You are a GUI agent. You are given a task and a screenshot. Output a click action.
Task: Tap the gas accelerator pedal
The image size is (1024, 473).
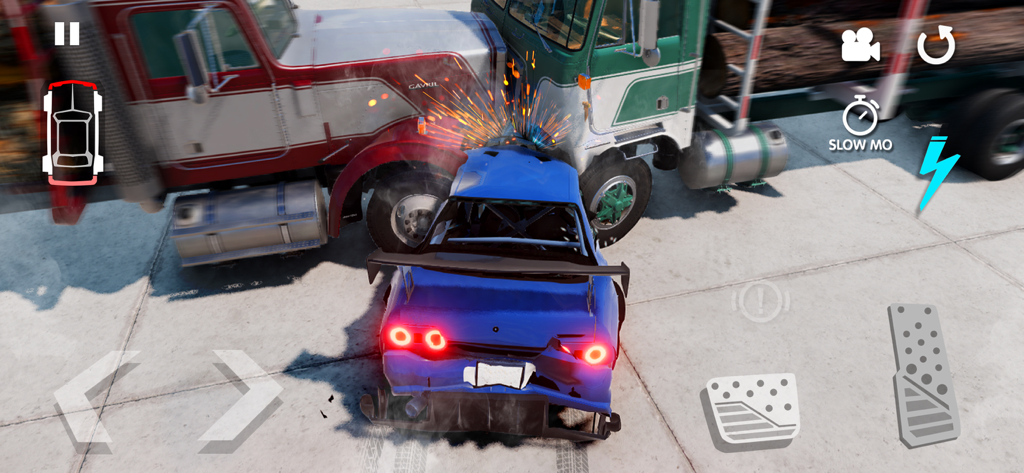point(924,374)
